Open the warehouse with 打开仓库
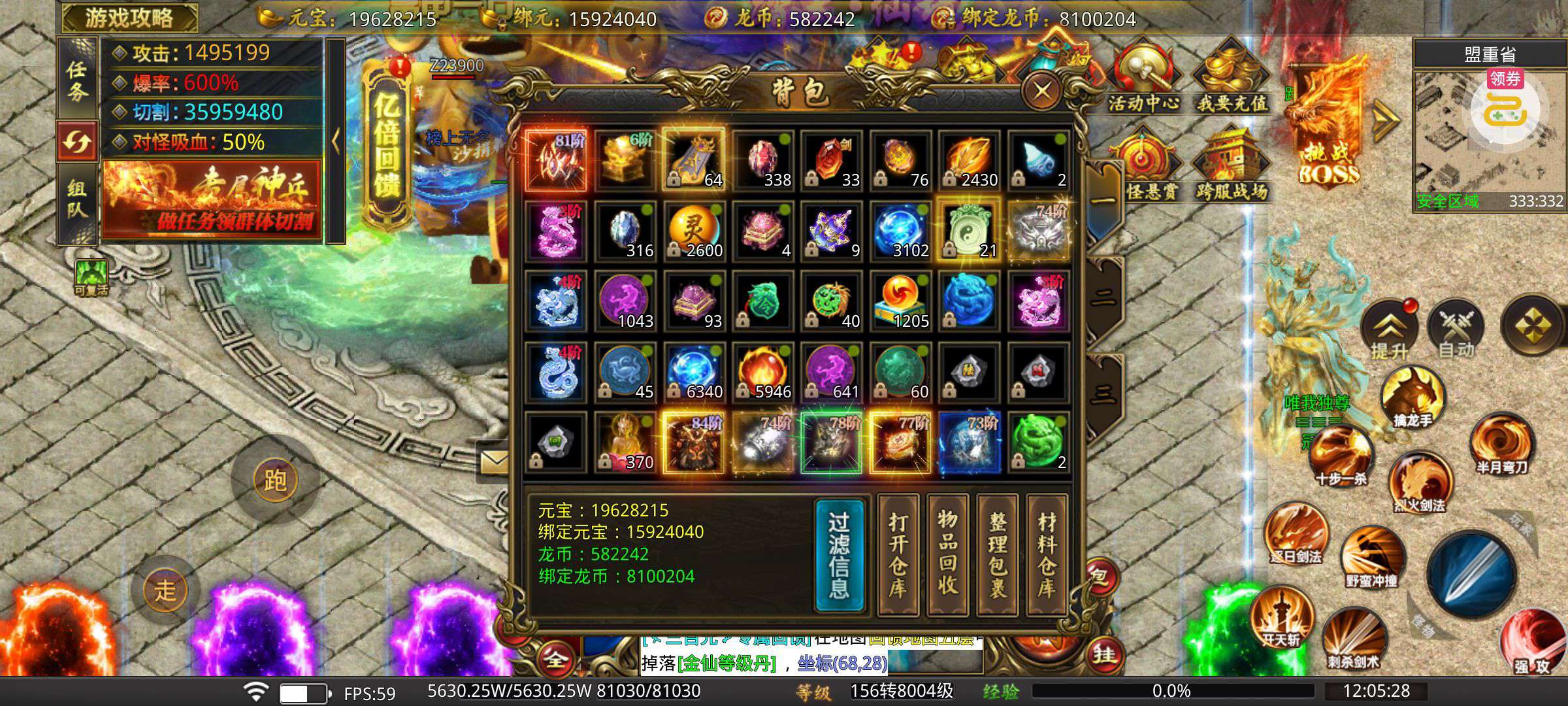1568x706 pixels. pos(898,555)
